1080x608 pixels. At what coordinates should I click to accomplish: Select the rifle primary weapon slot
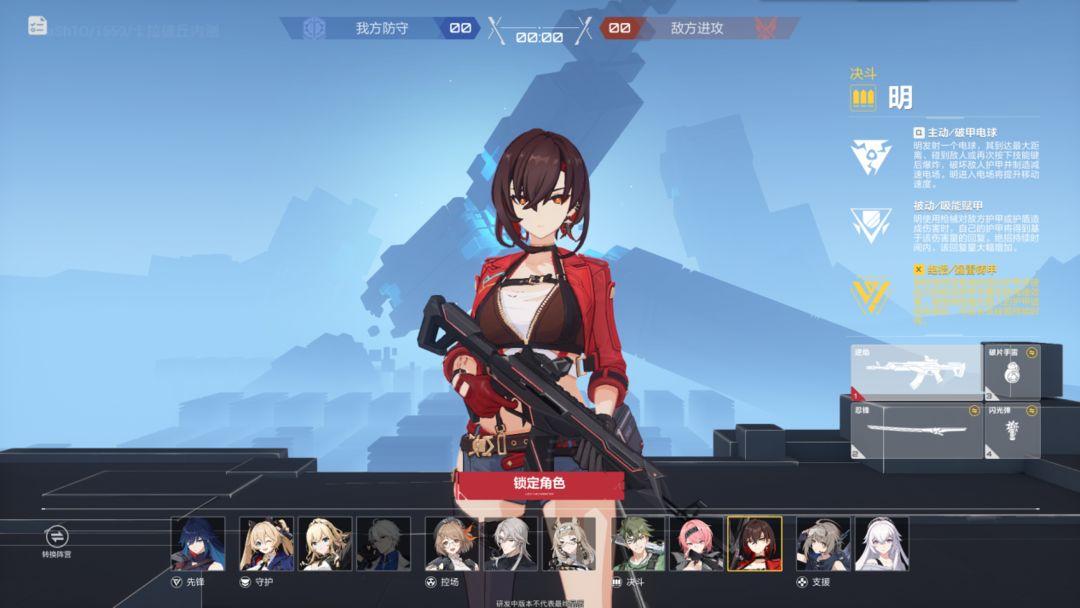915,371
